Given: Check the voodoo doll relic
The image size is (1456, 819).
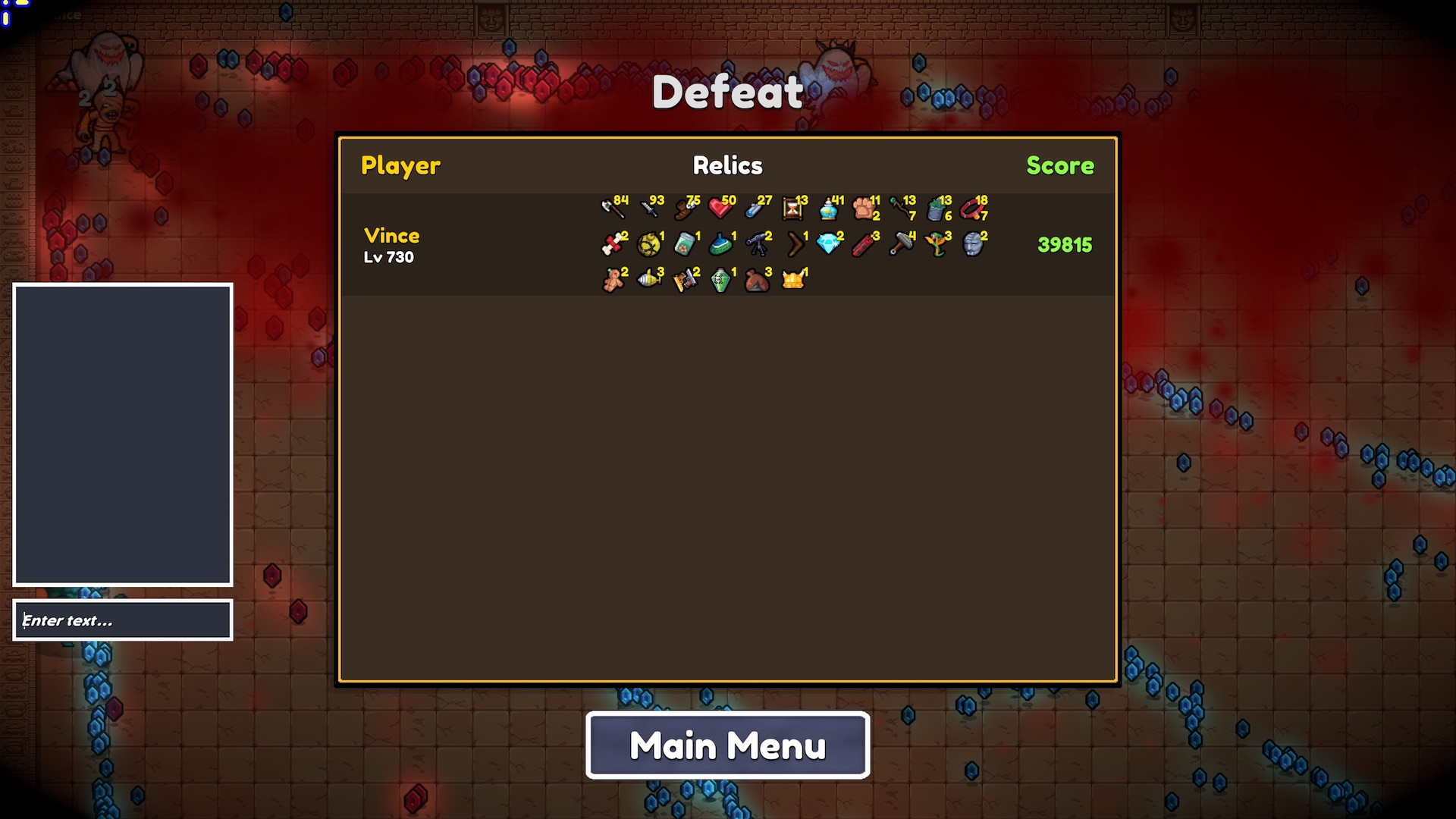Looking at the screenshot, I should pos(613,281).
